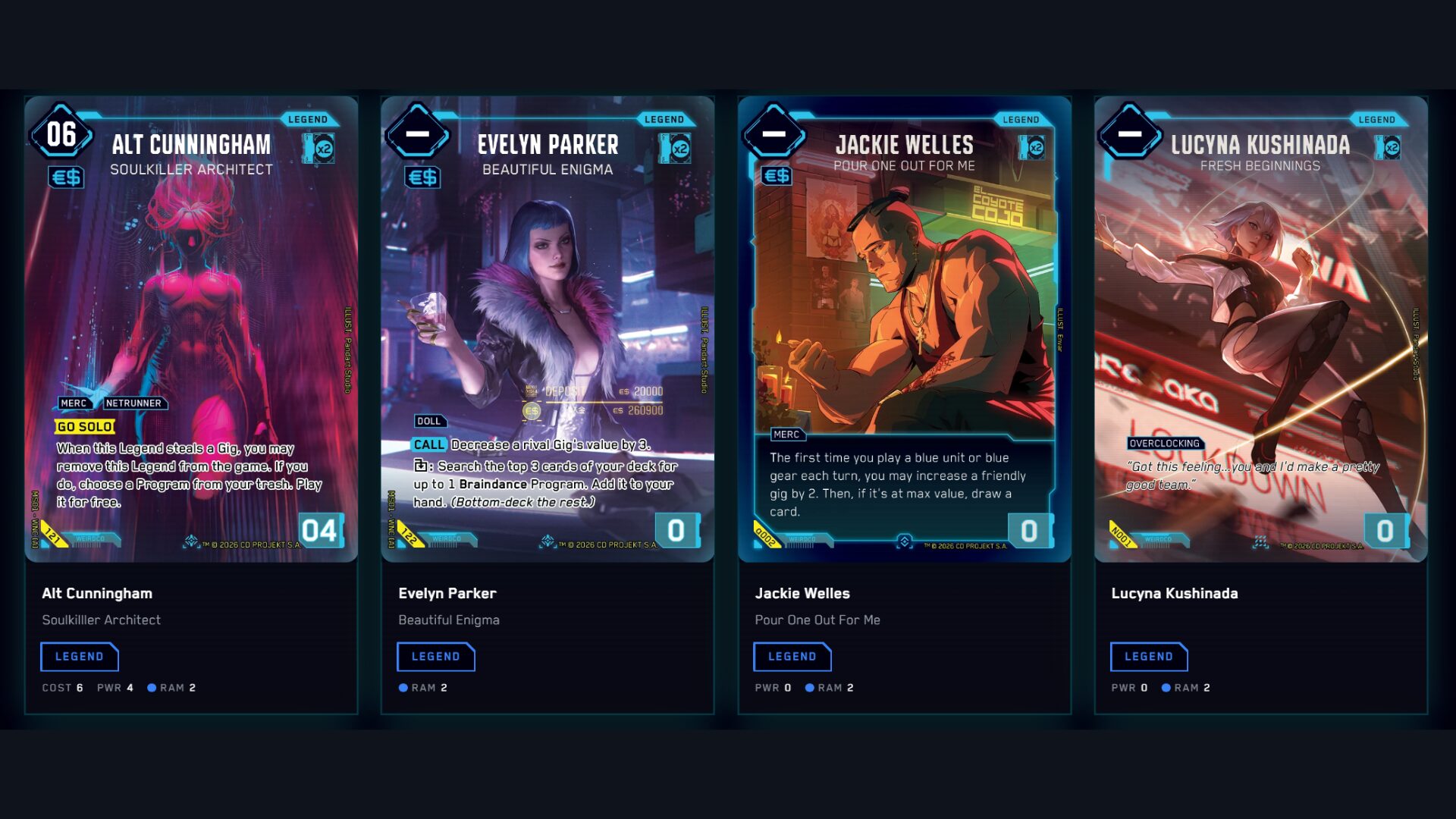Open the Alt Cunningham name link
The width and height of the screenshot is (1456, 819).
click(x=97, y=594)
